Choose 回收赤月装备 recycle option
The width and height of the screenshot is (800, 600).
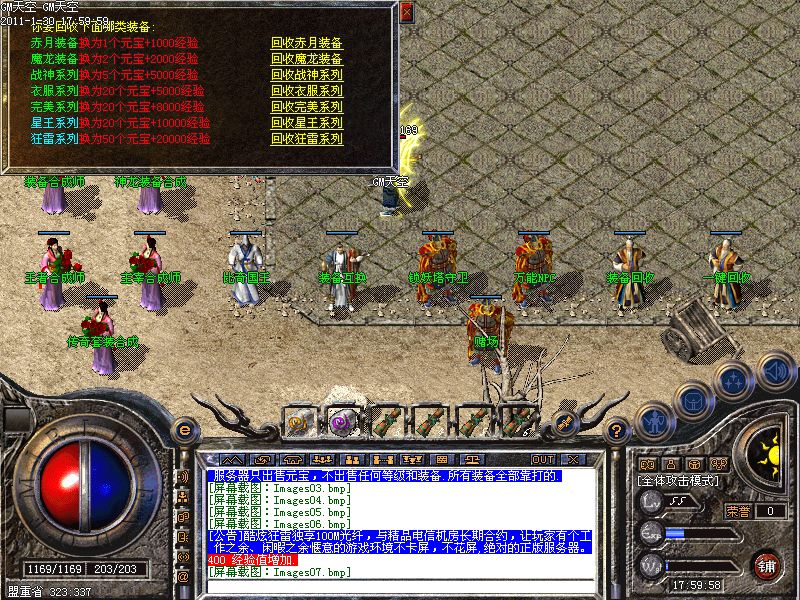pyautogui.click(x=306, y=43)
